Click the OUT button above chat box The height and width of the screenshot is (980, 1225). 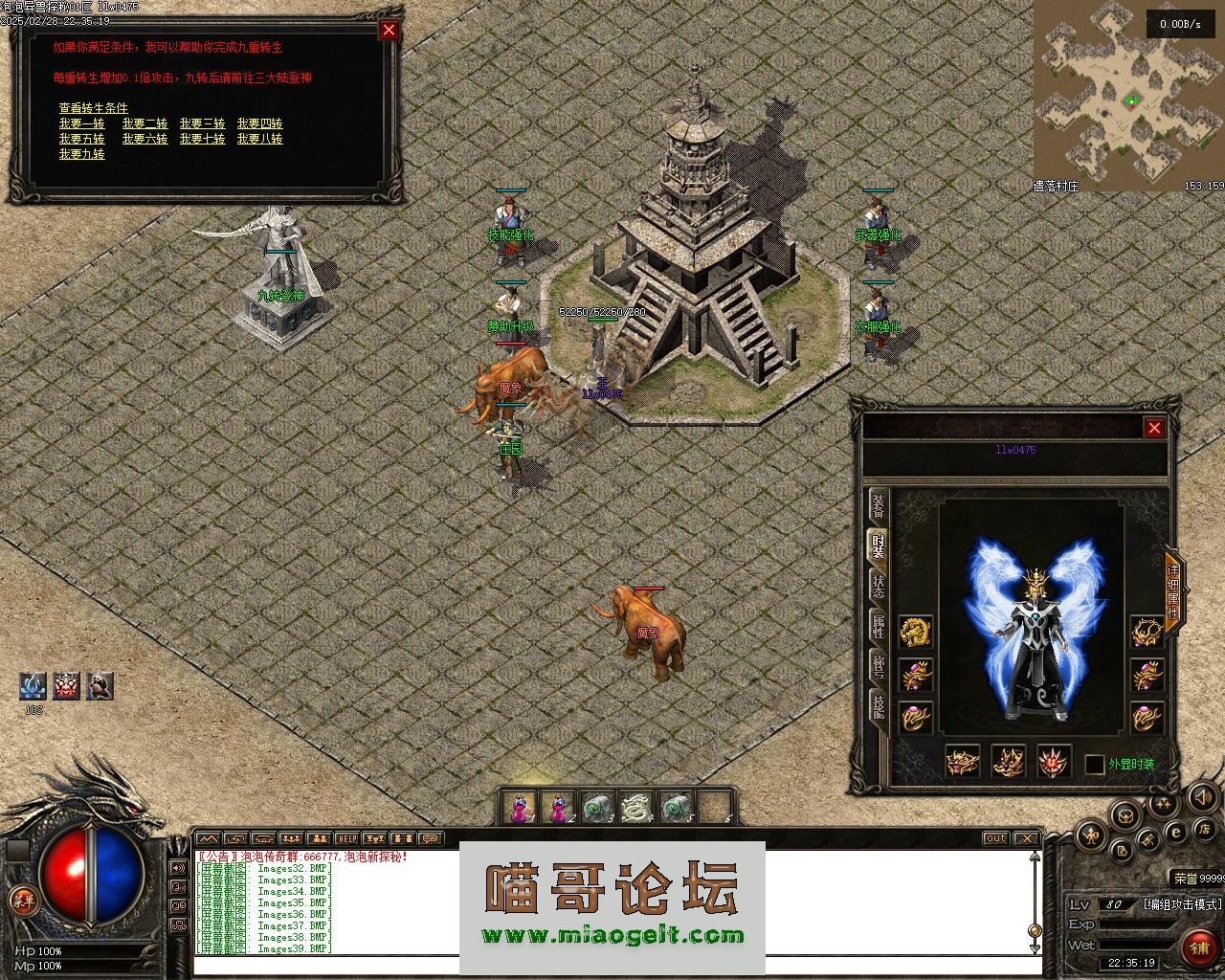click(x=995, y=839)
